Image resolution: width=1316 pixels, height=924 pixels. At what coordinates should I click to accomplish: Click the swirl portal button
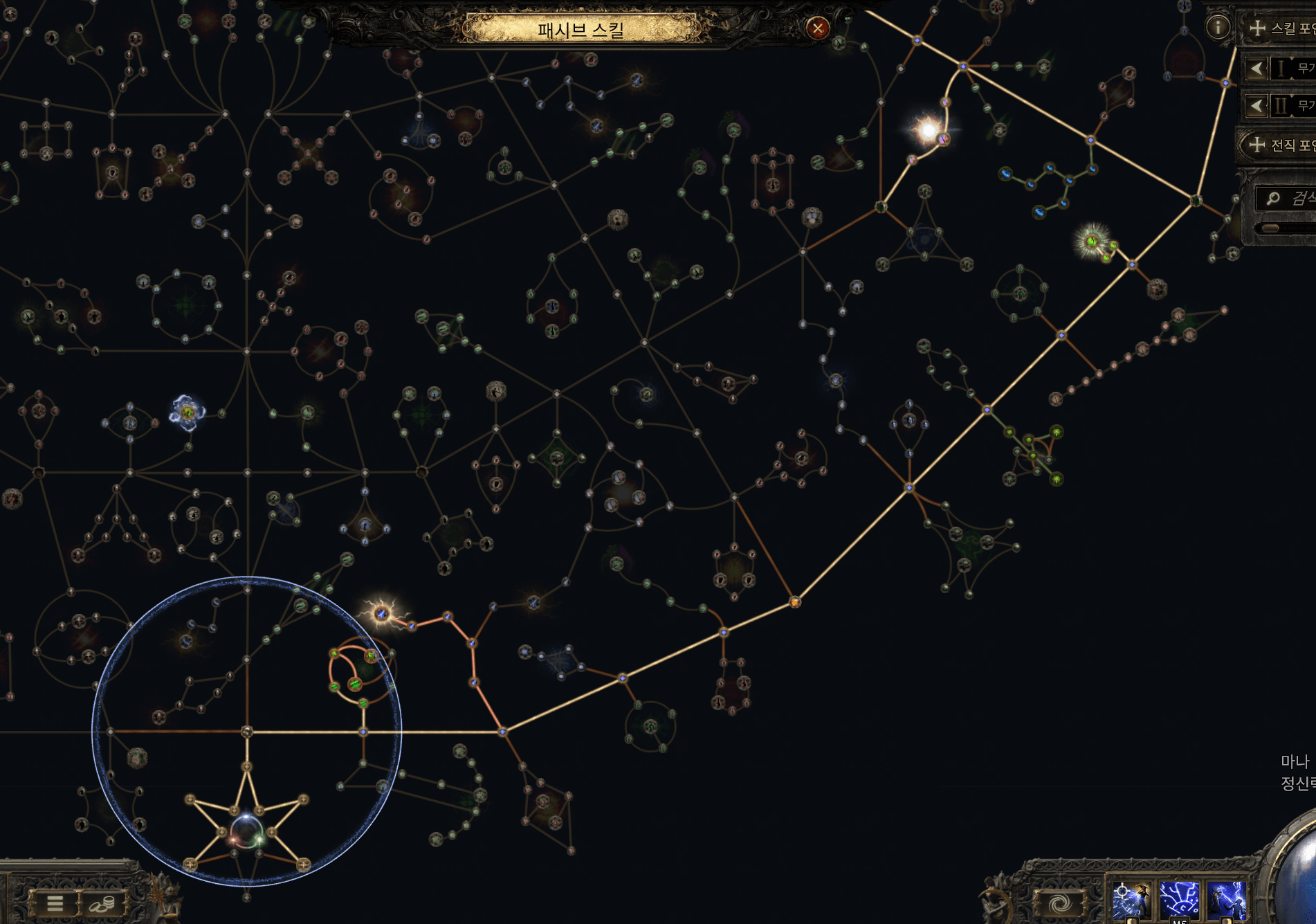click(x=1059, y=903)
